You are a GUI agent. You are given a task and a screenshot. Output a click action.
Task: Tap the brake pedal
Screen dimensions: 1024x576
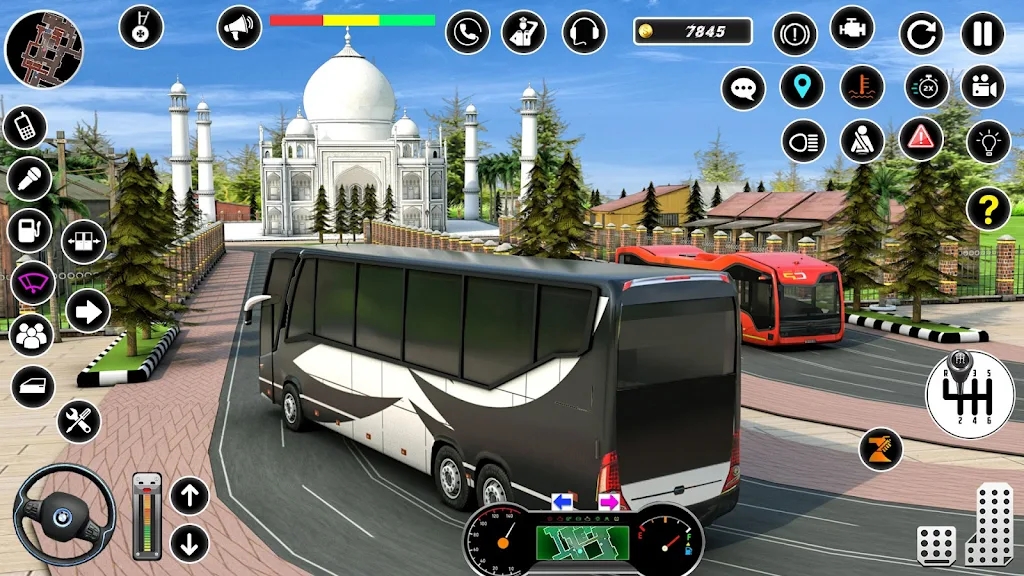[936, 544]
